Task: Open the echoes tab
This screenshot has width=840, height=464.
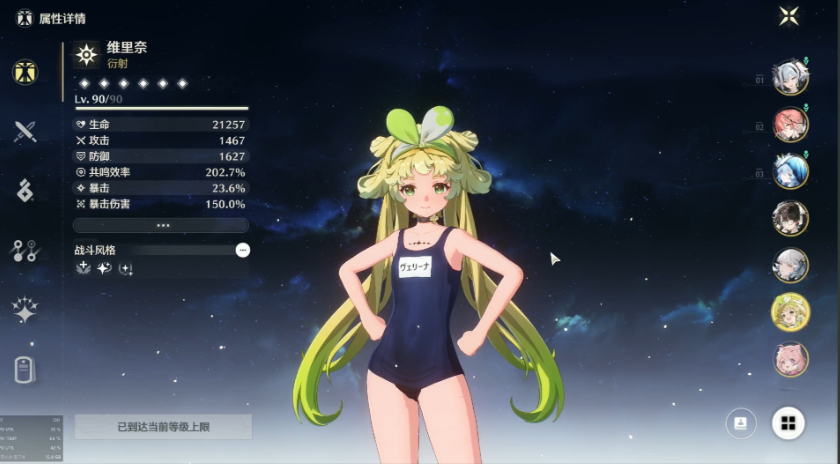Action: point(25,190)
